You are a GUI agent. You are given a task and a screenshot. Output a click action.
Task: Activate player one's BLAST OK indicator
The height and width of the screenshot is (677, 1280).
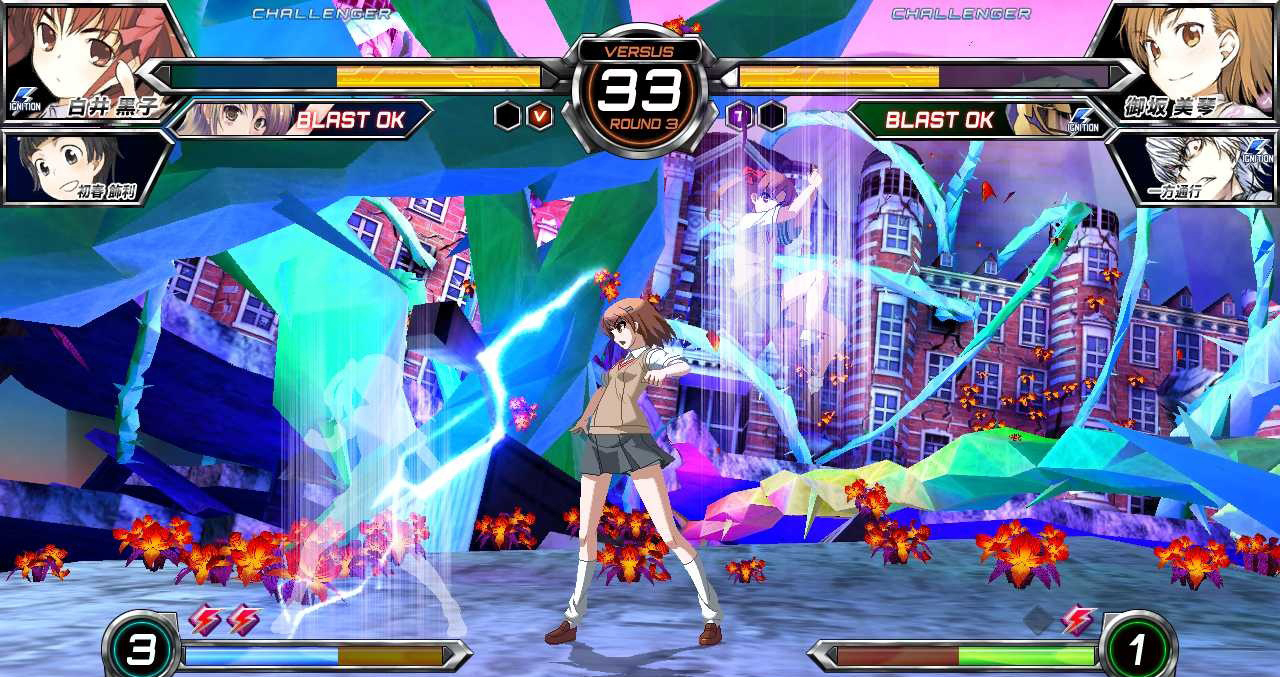click(x=349, y=120)
